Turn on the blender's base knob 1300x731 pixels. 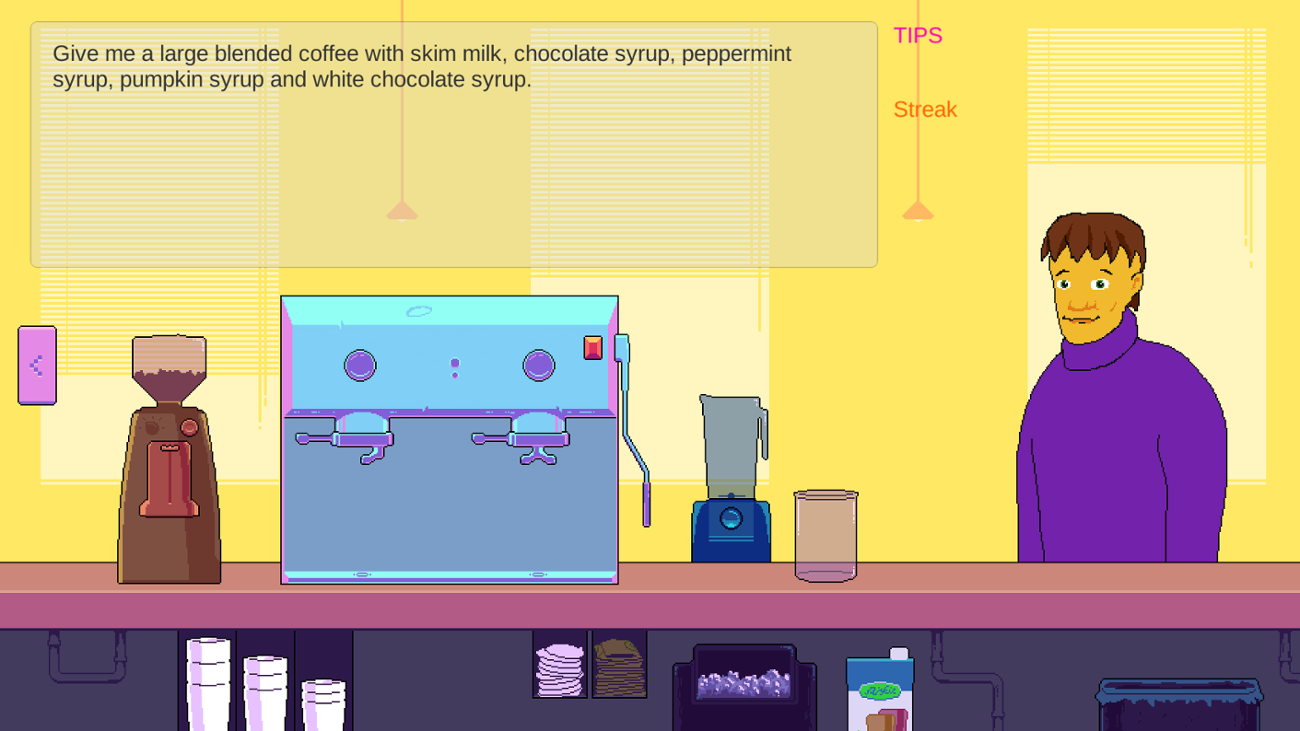(x=729, y=518)
